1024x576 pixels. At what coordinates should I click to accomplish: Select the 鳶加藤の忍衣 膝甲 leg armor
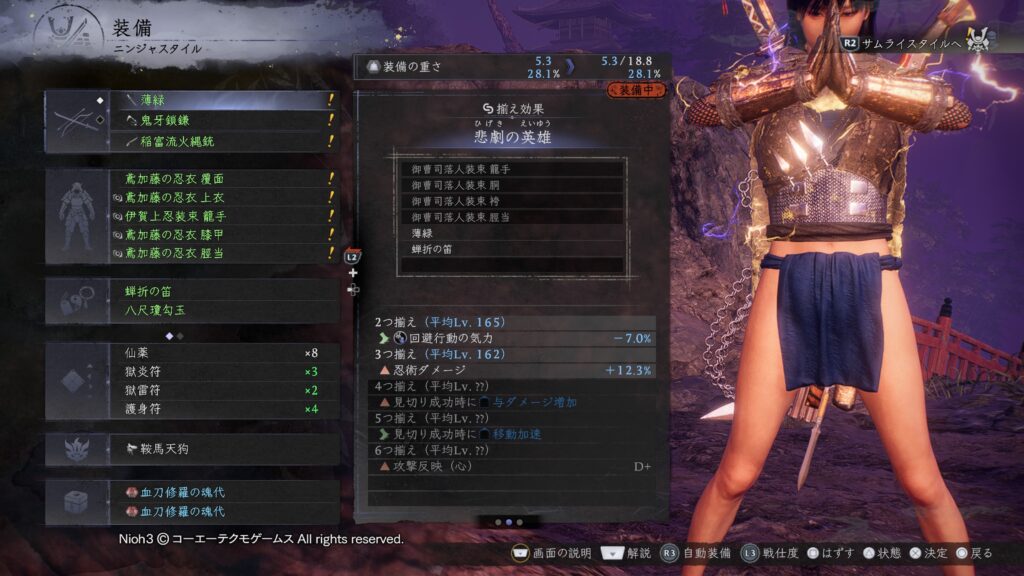click(x=220, y=235)
